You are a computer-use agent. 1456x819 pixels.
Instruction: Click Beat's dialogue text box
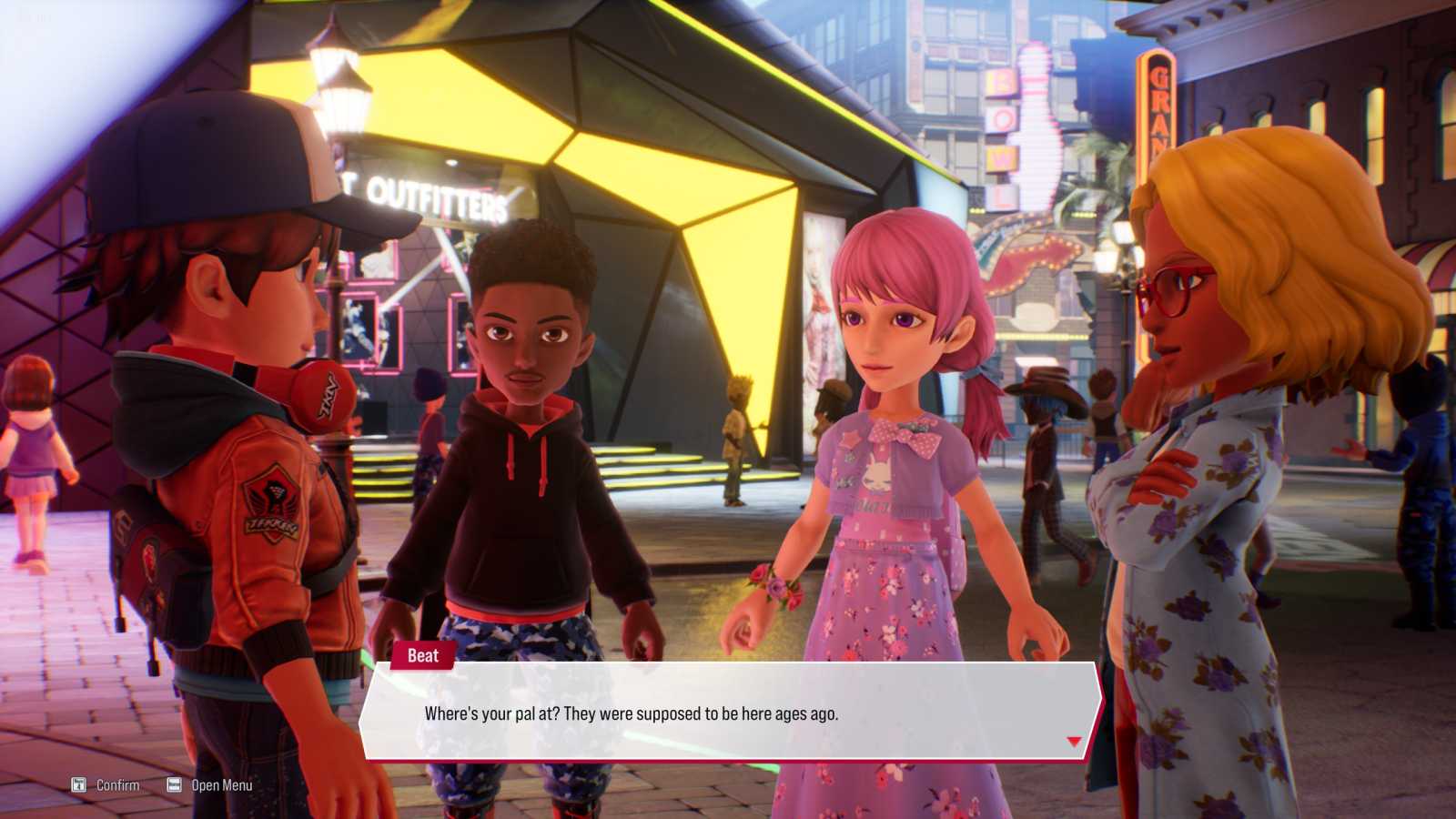728,713
